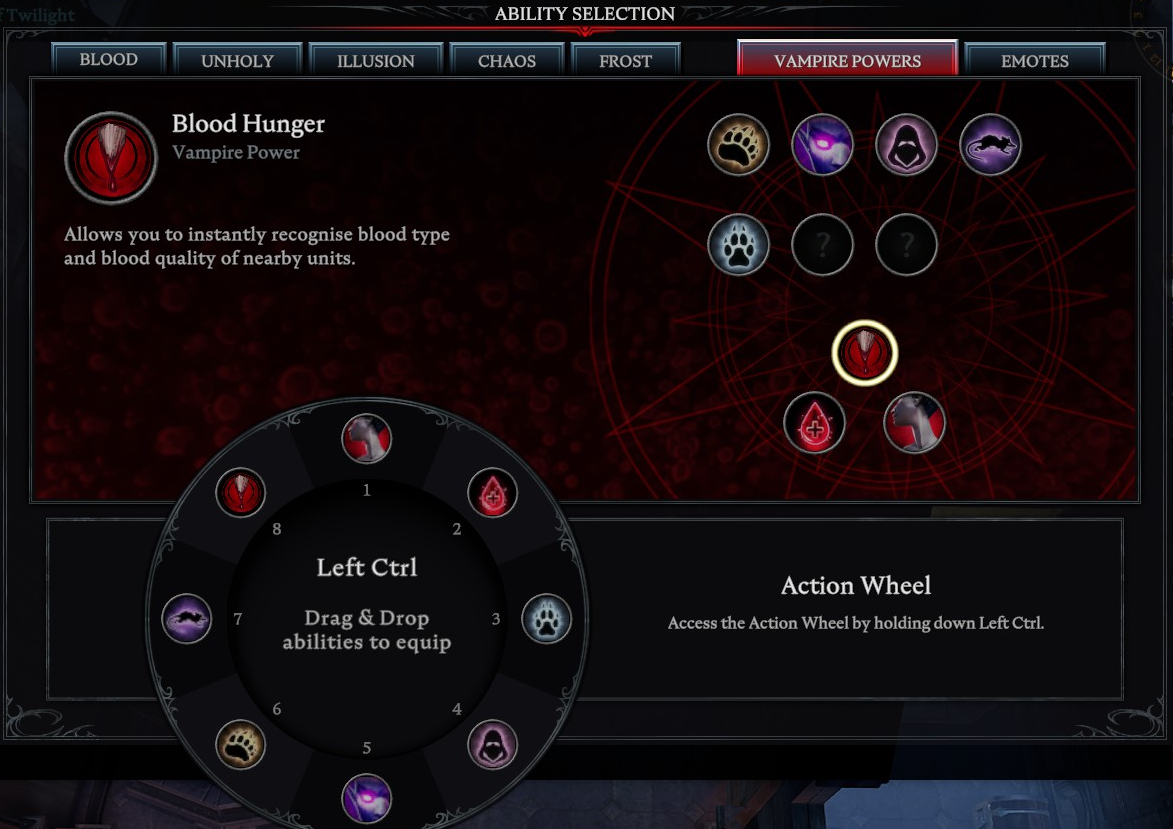Choose the blood drop plus power in the grid

pos(815,423)
